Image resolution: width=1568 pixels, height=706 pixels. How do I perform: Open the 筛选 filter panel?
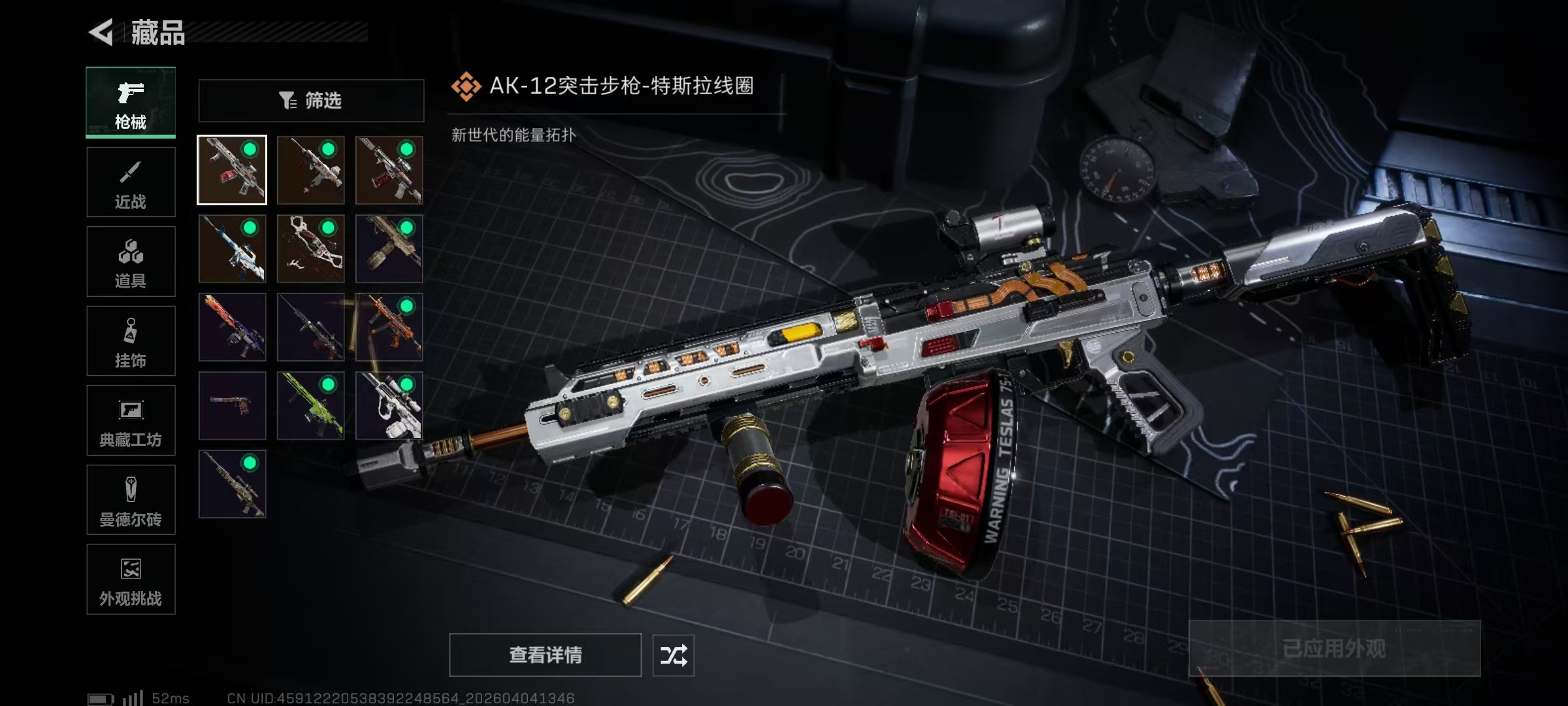[310, 99]
